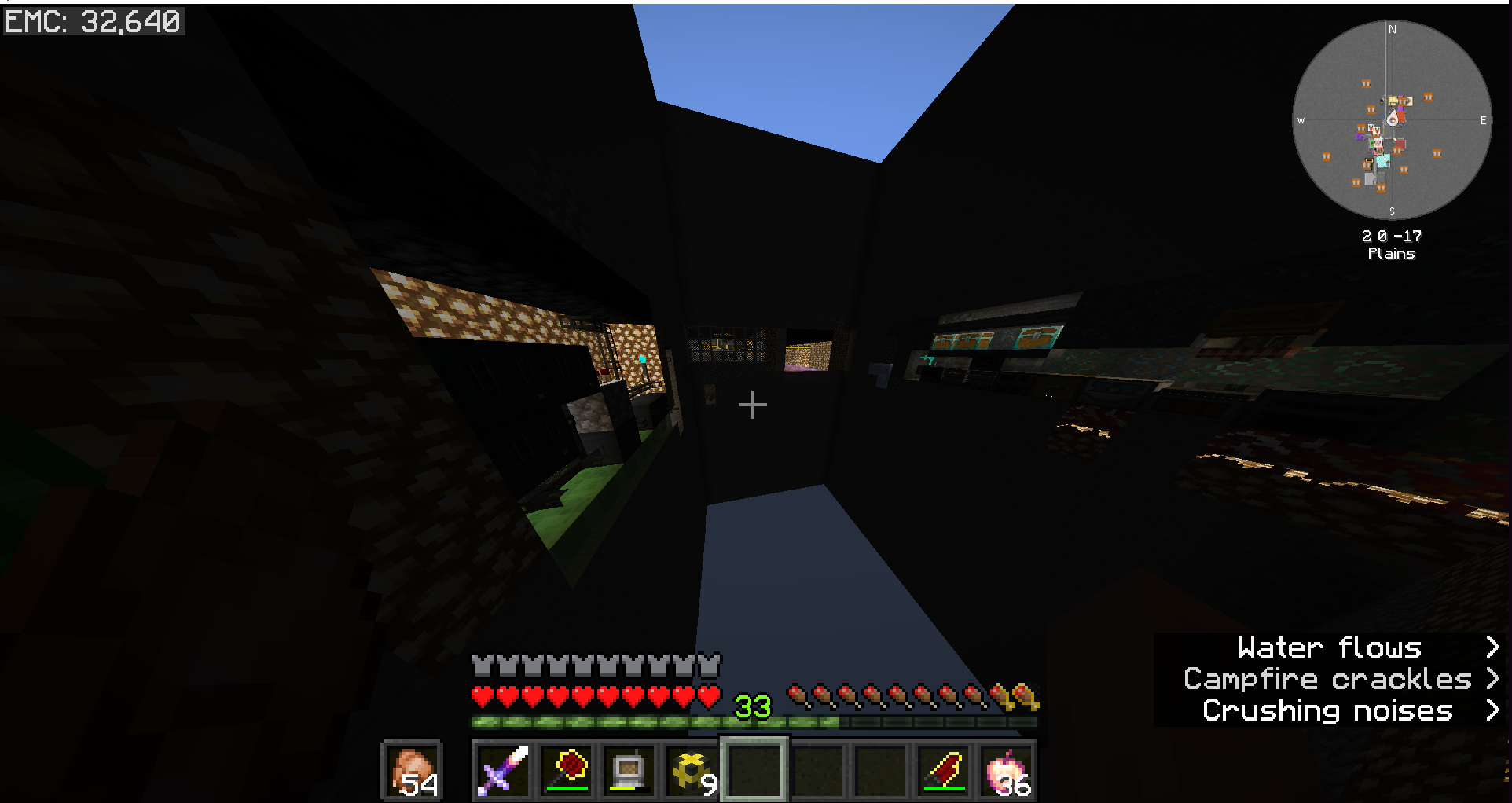Expand the Water flows subtitle chevron

(x=1492, y=646)
